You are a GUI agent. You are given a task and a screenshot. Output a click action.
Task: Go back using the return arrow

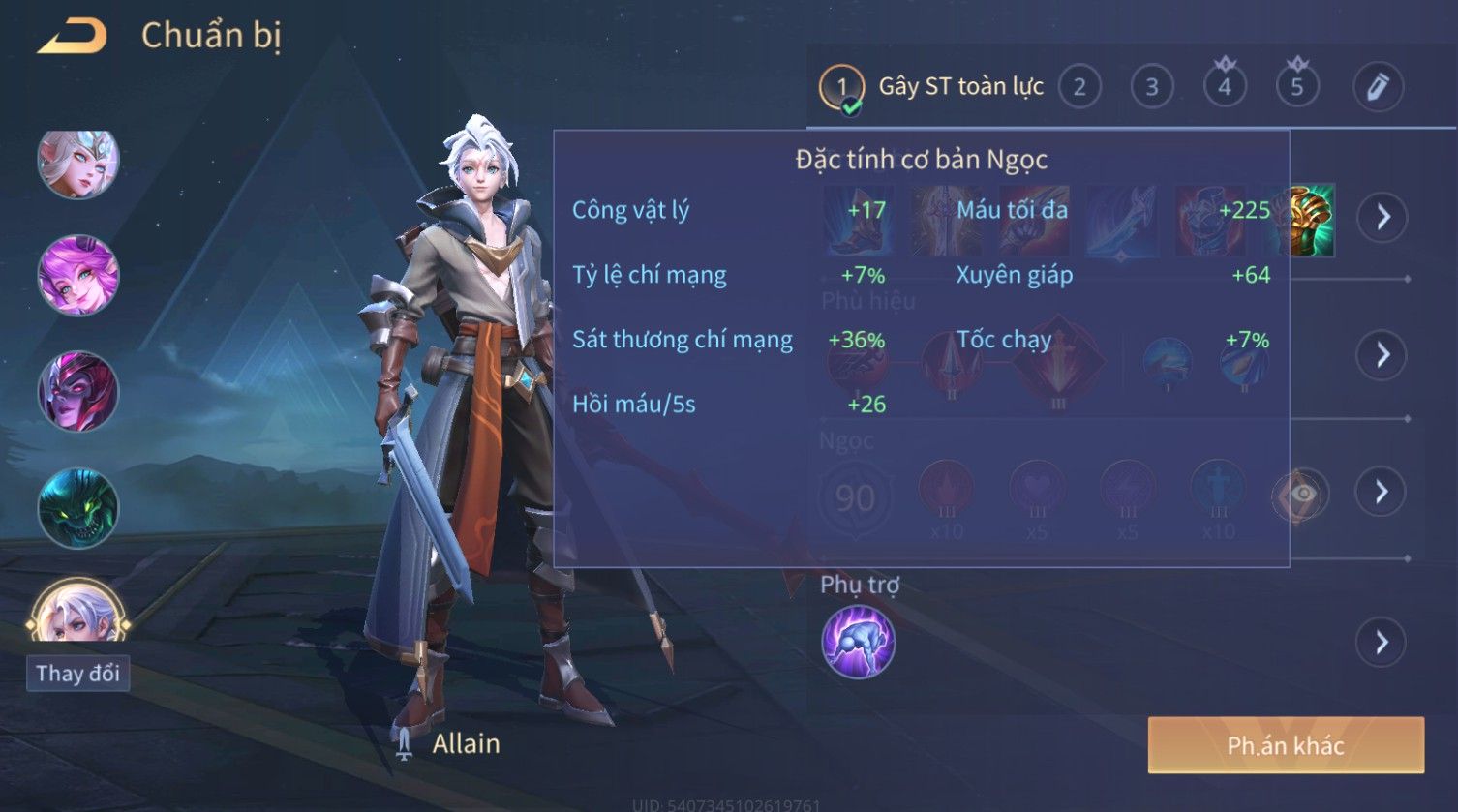click(72, 37)
